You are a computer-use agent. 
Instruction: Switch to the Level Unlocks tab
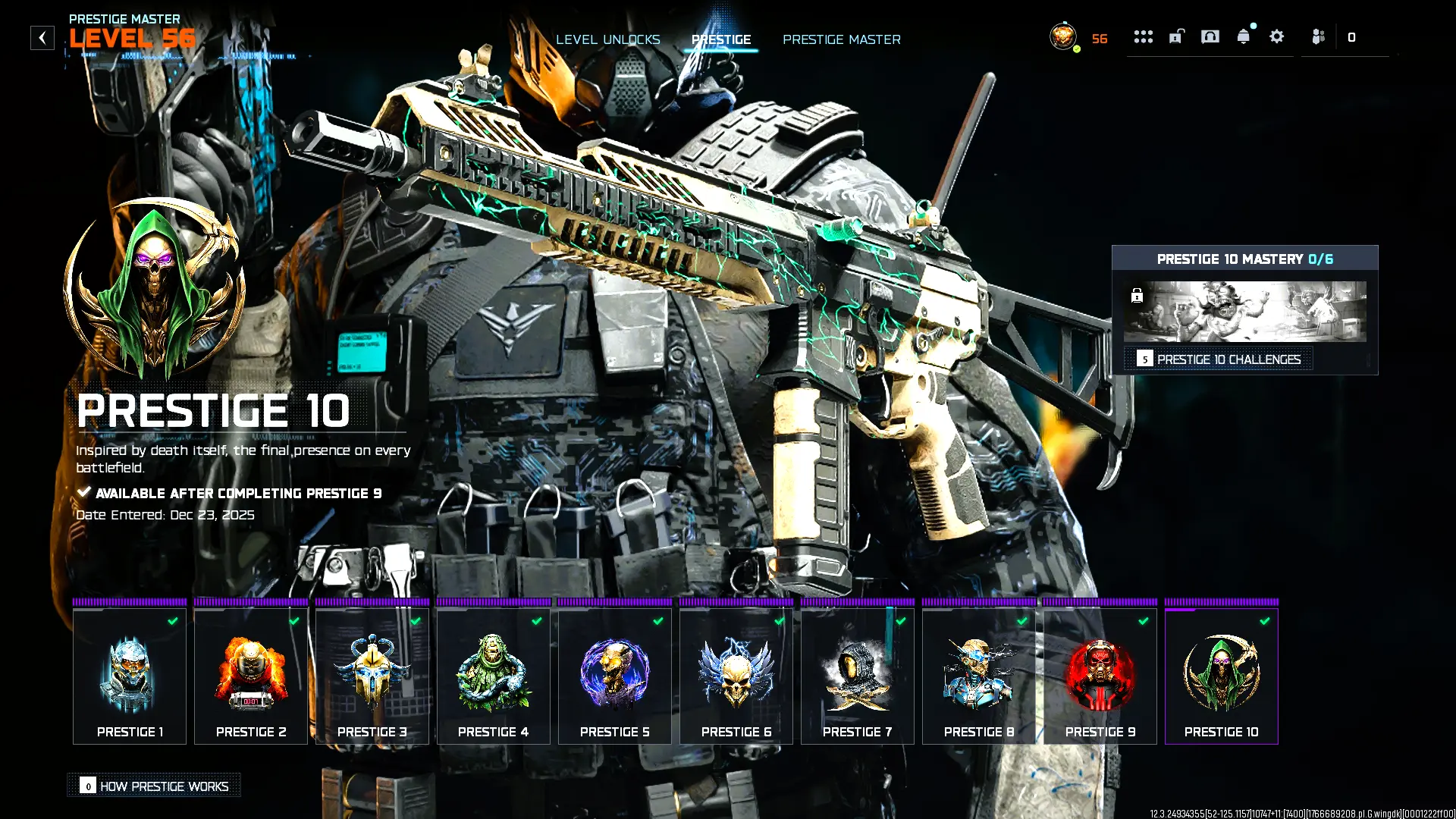click(608, 39)
